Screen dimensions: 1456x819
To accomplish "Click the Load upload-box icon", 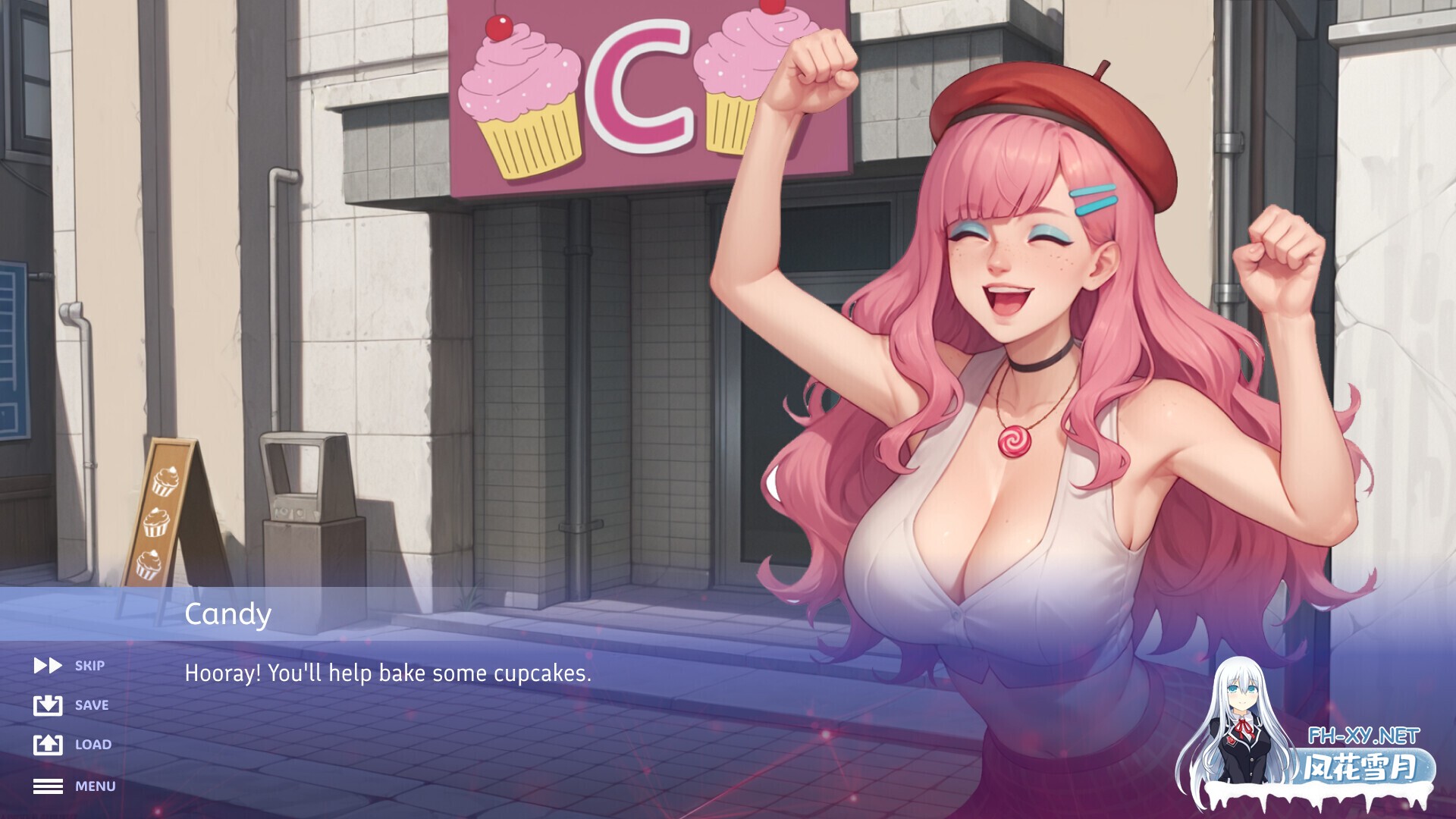I will point(48,745).
